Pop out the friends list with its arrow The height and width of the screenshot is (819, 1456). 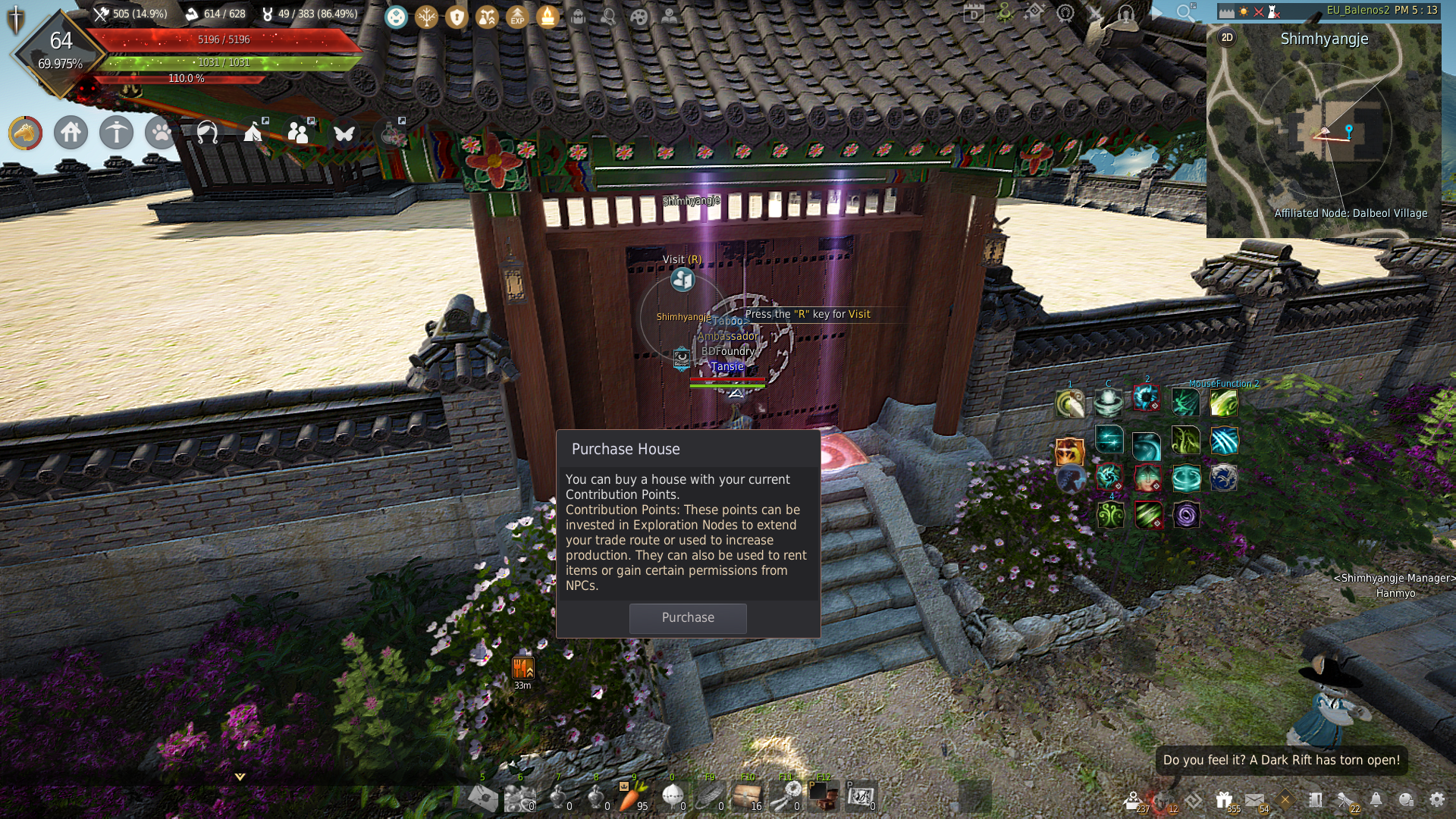(310, 120)
